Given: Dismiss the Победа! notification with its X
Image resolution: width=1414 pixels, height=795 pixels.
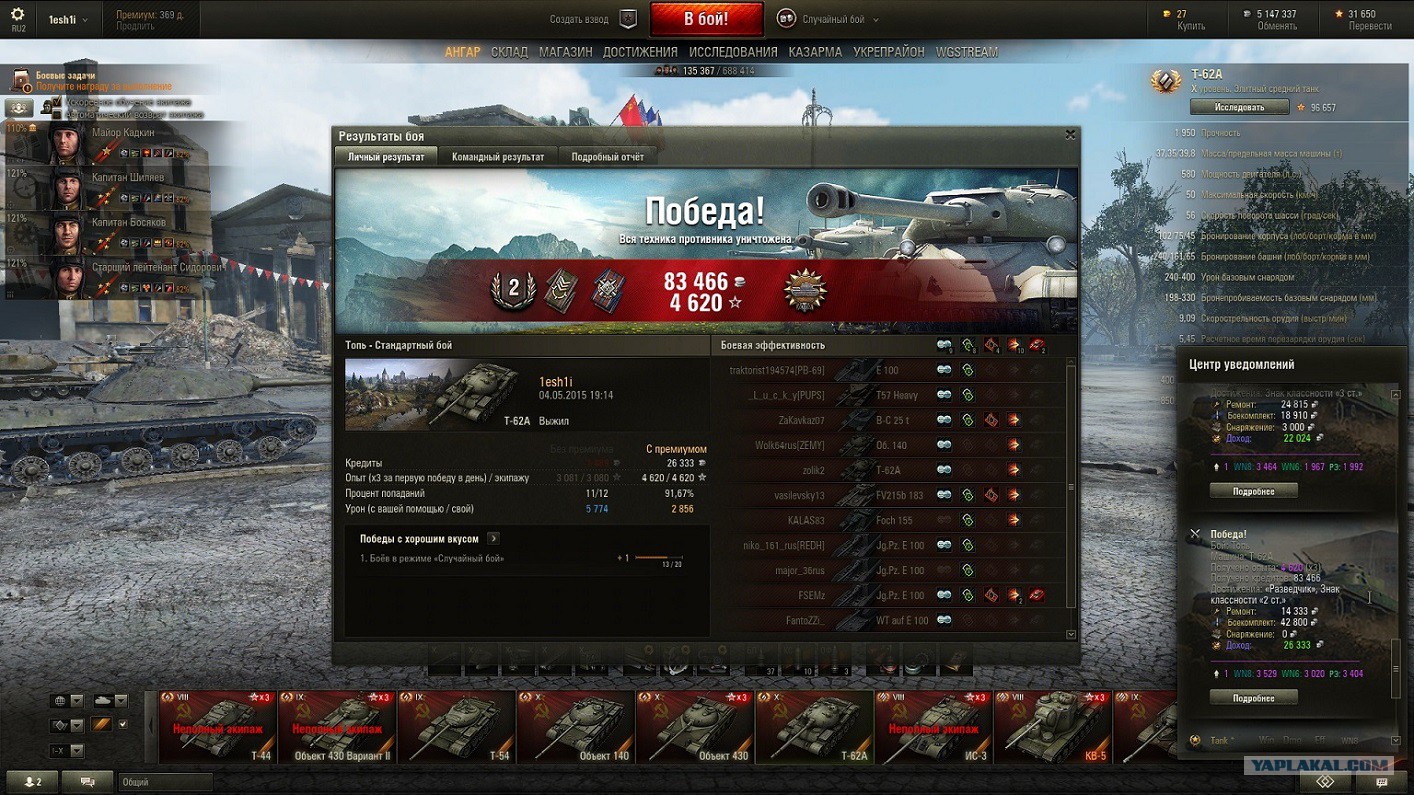Looking at the screenshot, I should click(x=1195, y=535).
